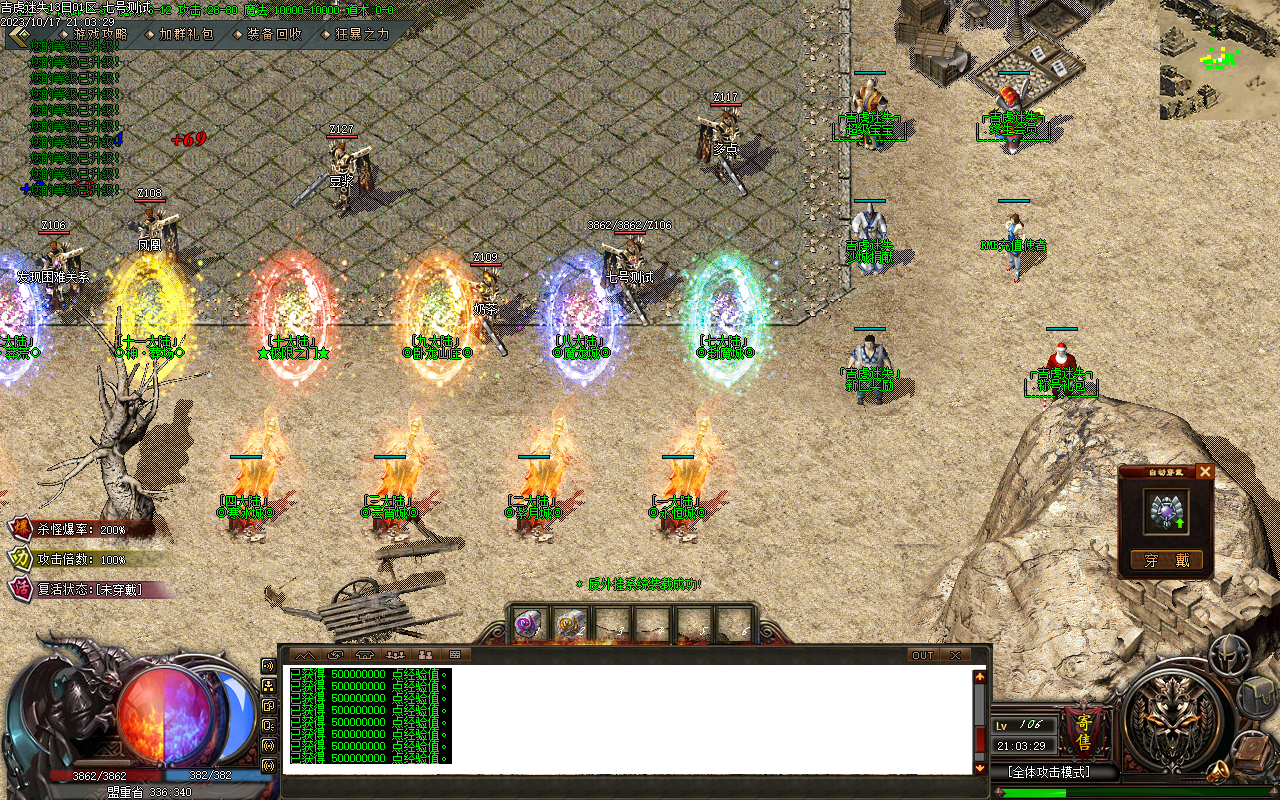Select the first chat toolbar glasses icon
Viewport: 1280px width, 800px height.
pyautogui.click(x=306, y=655)
